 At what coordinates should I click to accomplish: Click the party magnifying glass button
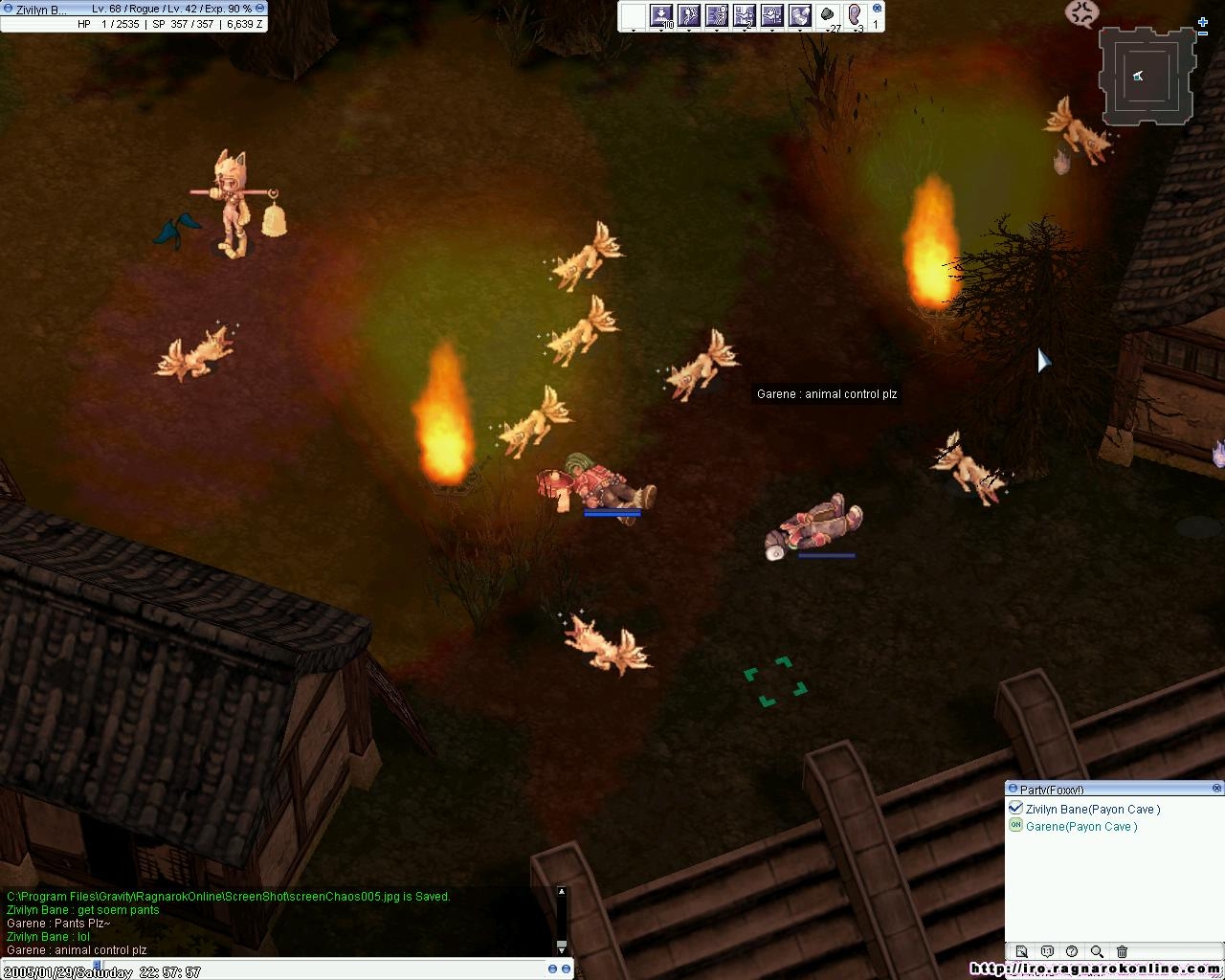(x=1097, y=951)
